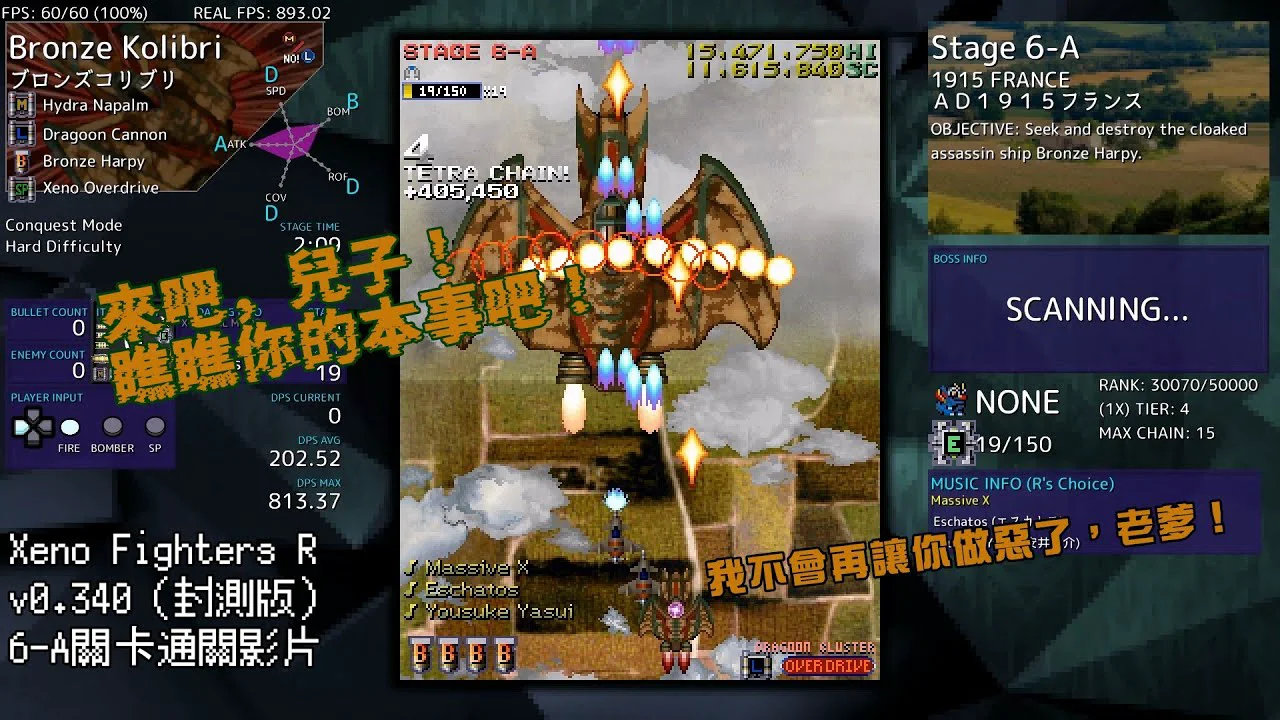The height and width of the screenshot is (720, 1280).
Task: Select the Hydra Napalm weapon icon
Action: point(21,105)
